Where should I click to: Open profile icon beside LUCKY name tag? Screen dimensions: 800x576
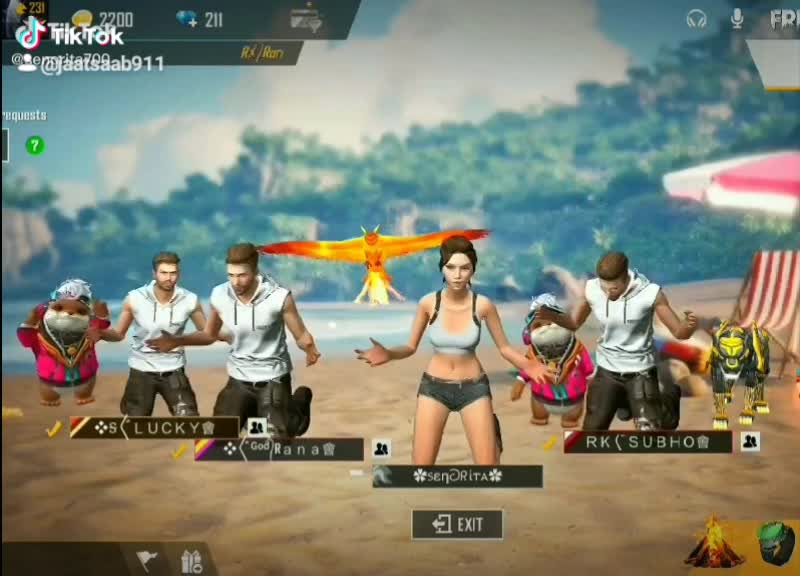tap(256, 427)
